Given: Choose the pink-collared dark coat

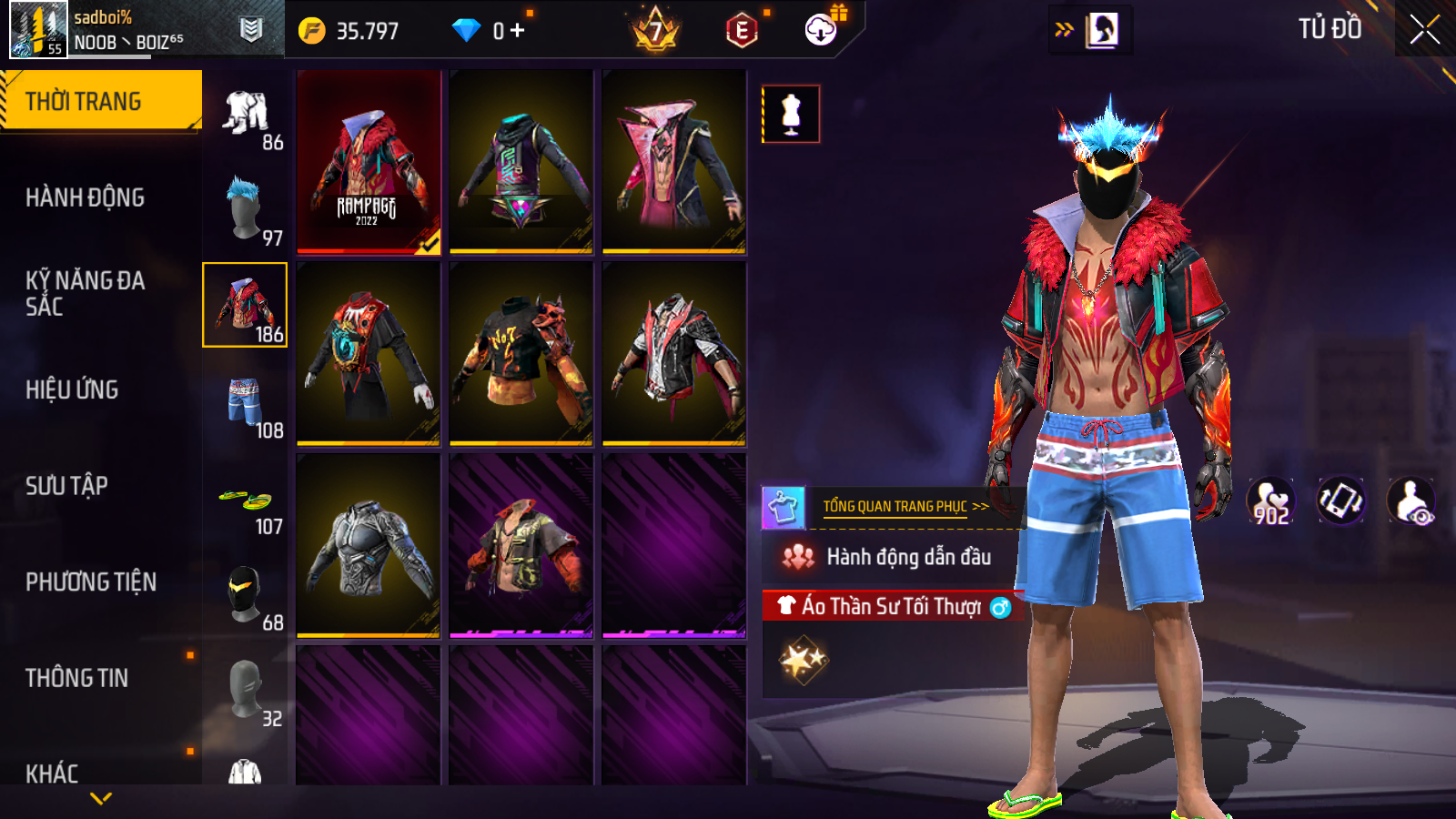Looking at the screenshot, I should [674, 161].
